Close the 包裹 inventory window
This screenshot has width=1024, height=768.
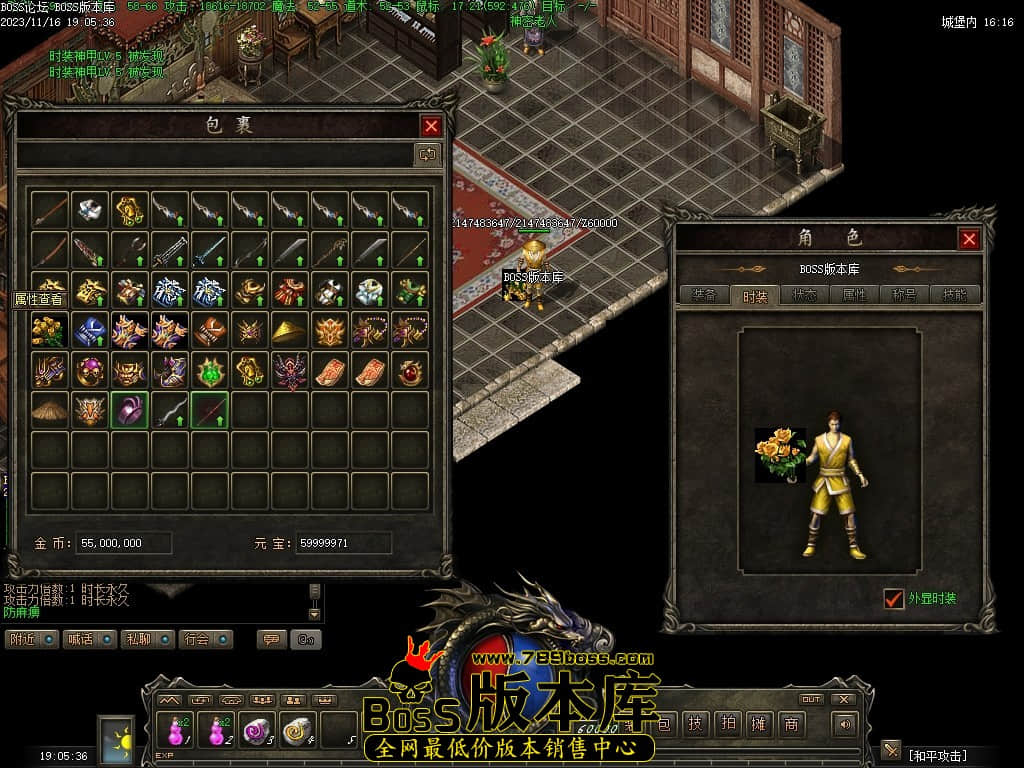coord(431,126)
